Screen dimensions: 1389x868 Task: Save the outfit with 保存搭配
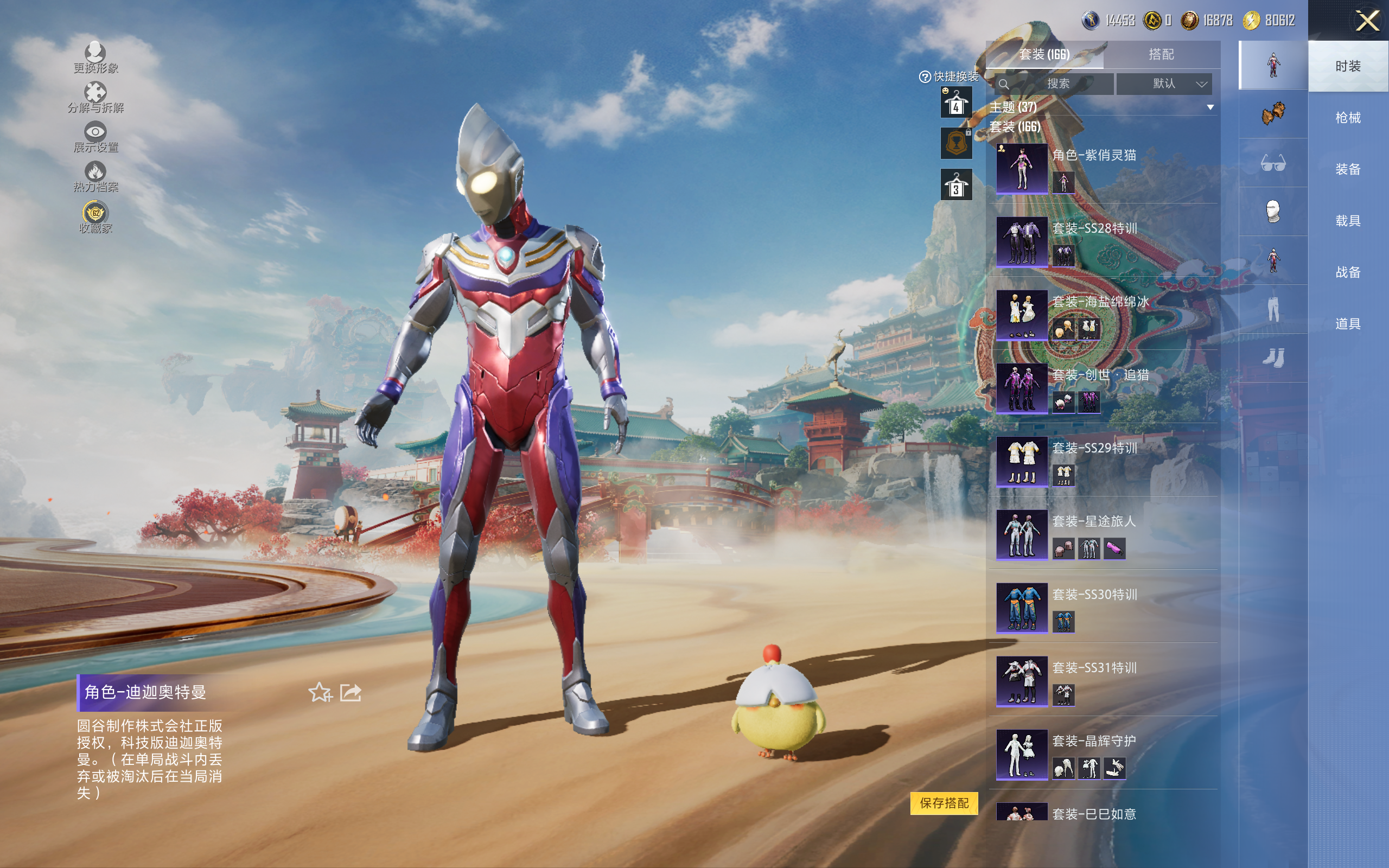pos(944,802)
